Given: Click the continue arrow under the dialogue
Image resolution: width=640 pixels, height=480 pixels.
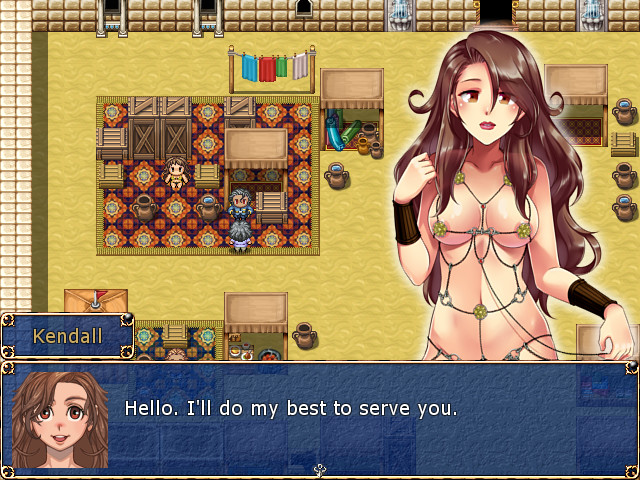Looking at the screenshot, I should click(320, 469).
